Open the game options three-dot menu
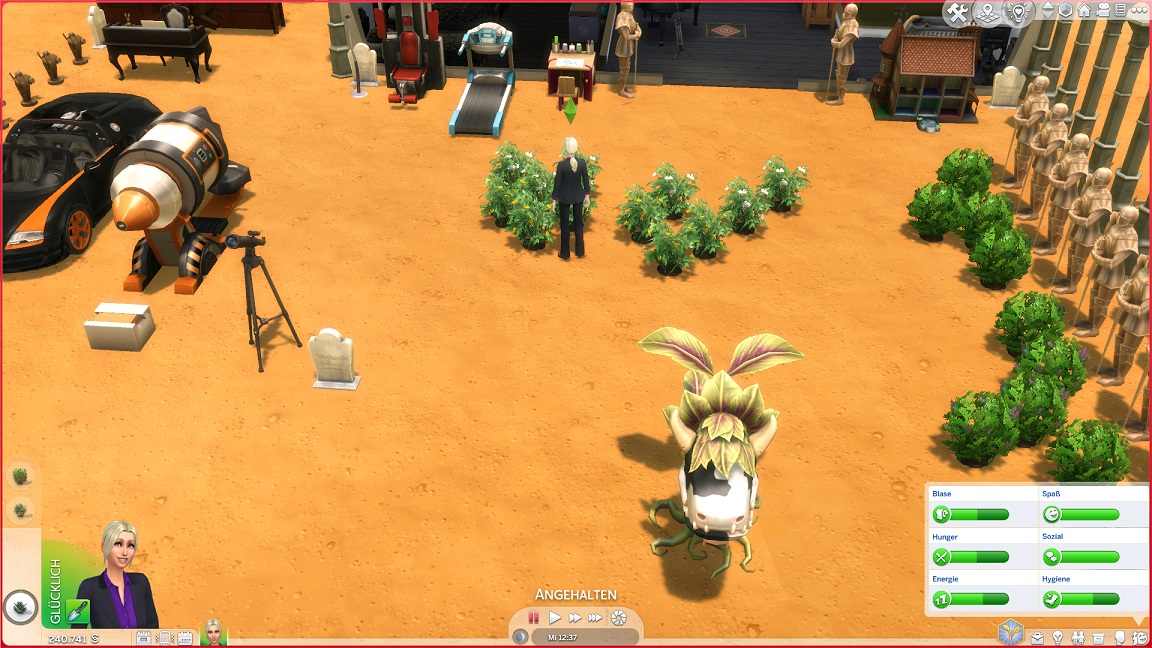Screen dimensions: 1152x648 (x=1137, y=11)
